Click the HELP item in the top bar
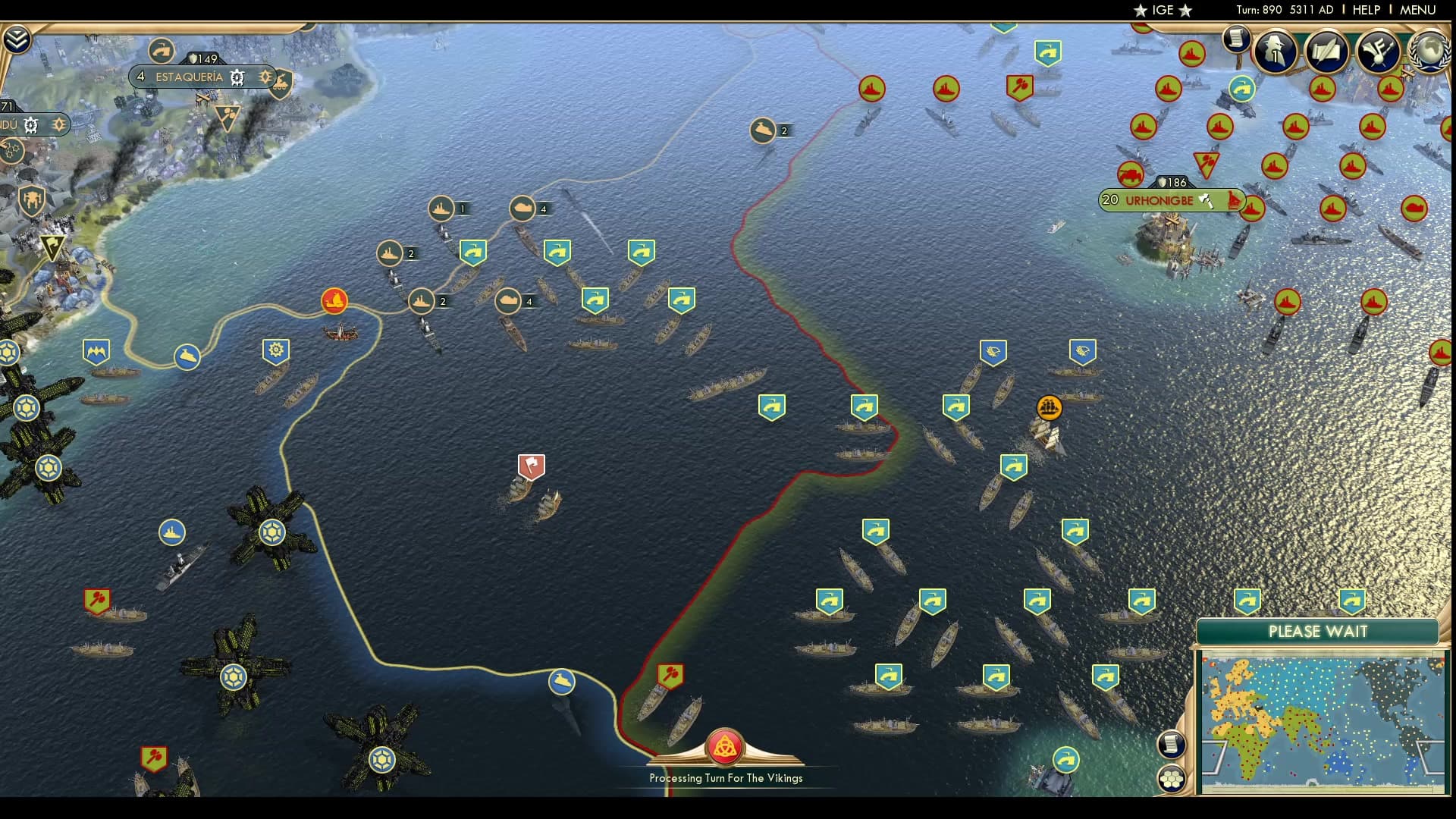Viewport: 1456px width, 819px height. [1365, 11]
